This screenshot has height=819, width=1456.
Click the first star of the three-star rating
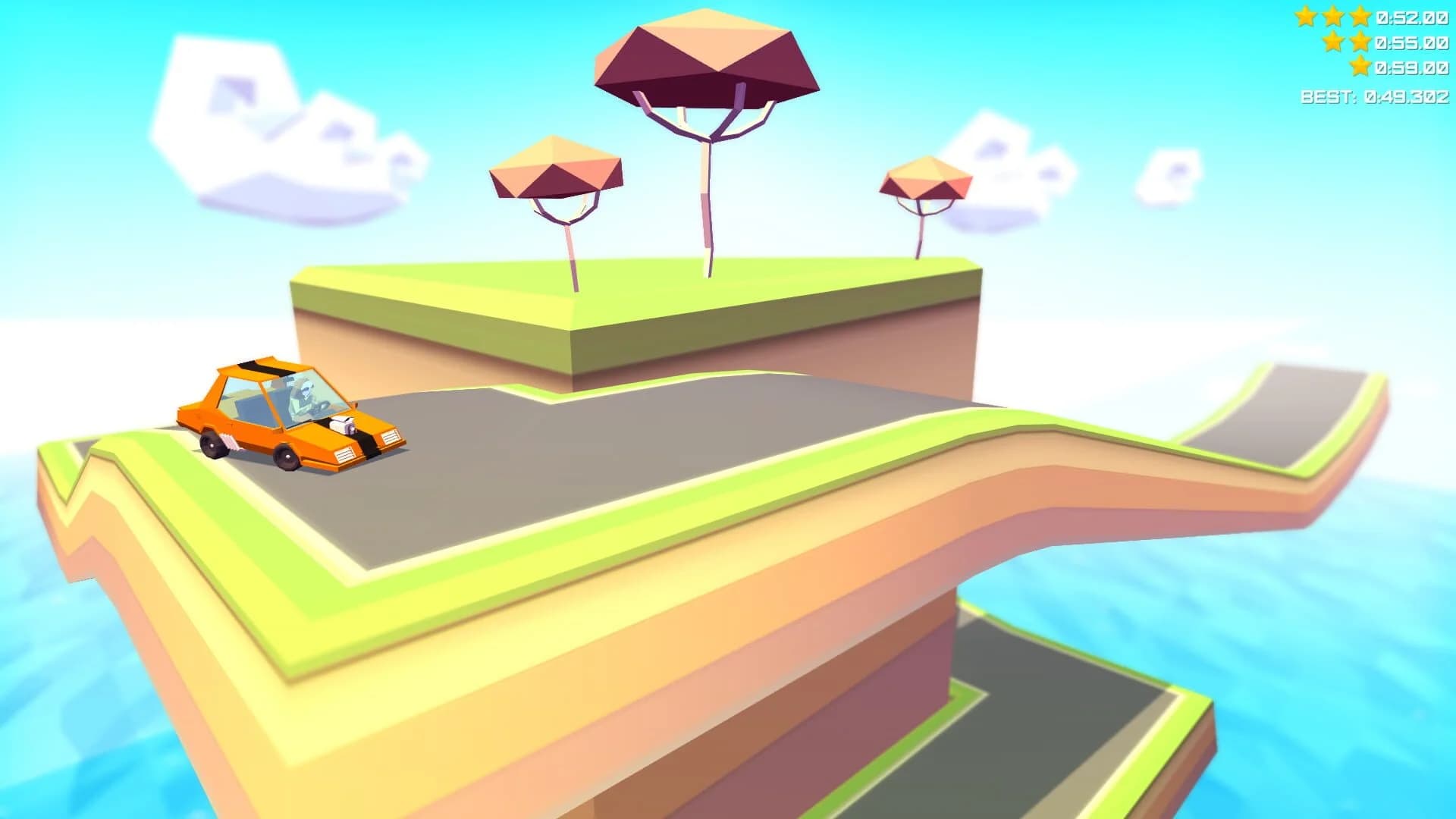point(1306,16)
